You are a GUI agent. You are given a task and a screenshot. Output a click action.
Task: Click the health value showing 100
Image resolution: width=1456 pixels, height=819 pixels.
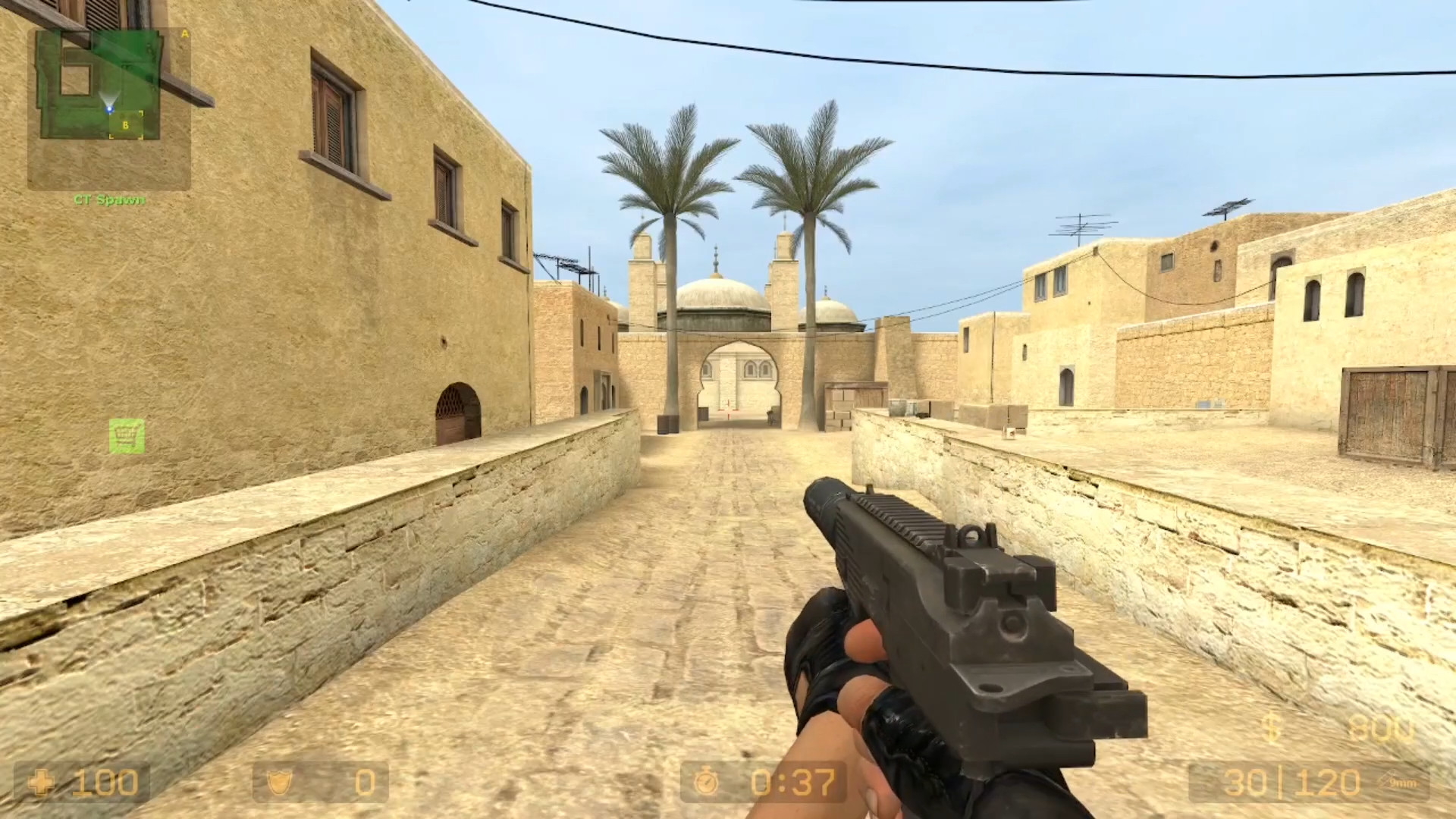coord(106,783)
